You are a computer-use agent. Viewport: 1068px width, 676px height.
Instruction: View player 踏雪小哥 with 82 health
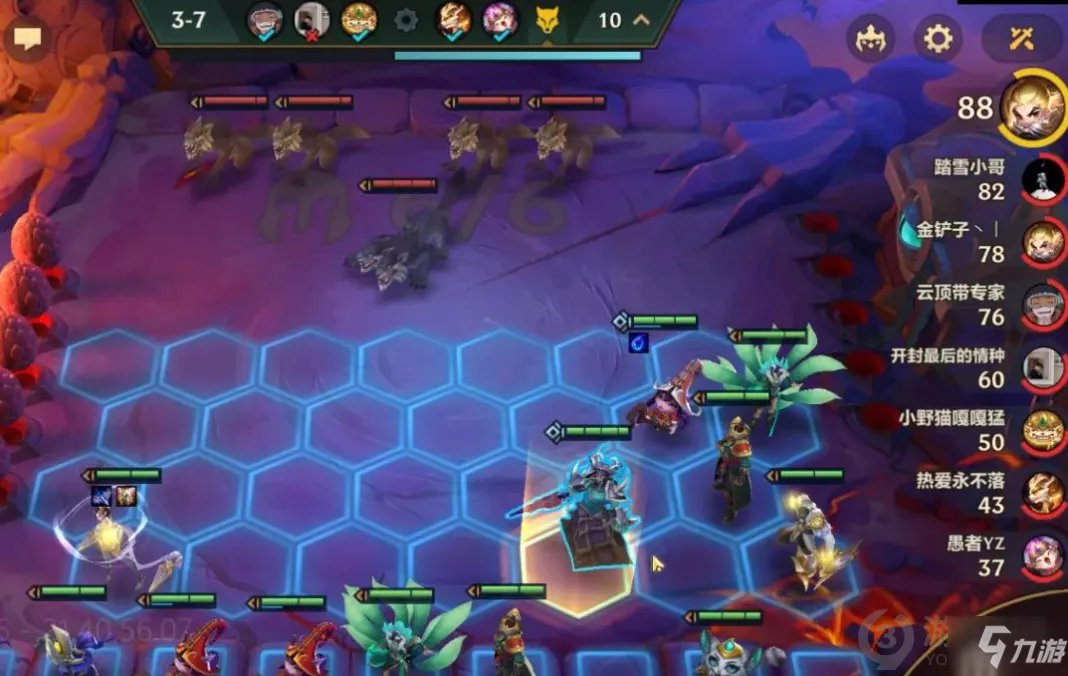[x=1042, y=180]
